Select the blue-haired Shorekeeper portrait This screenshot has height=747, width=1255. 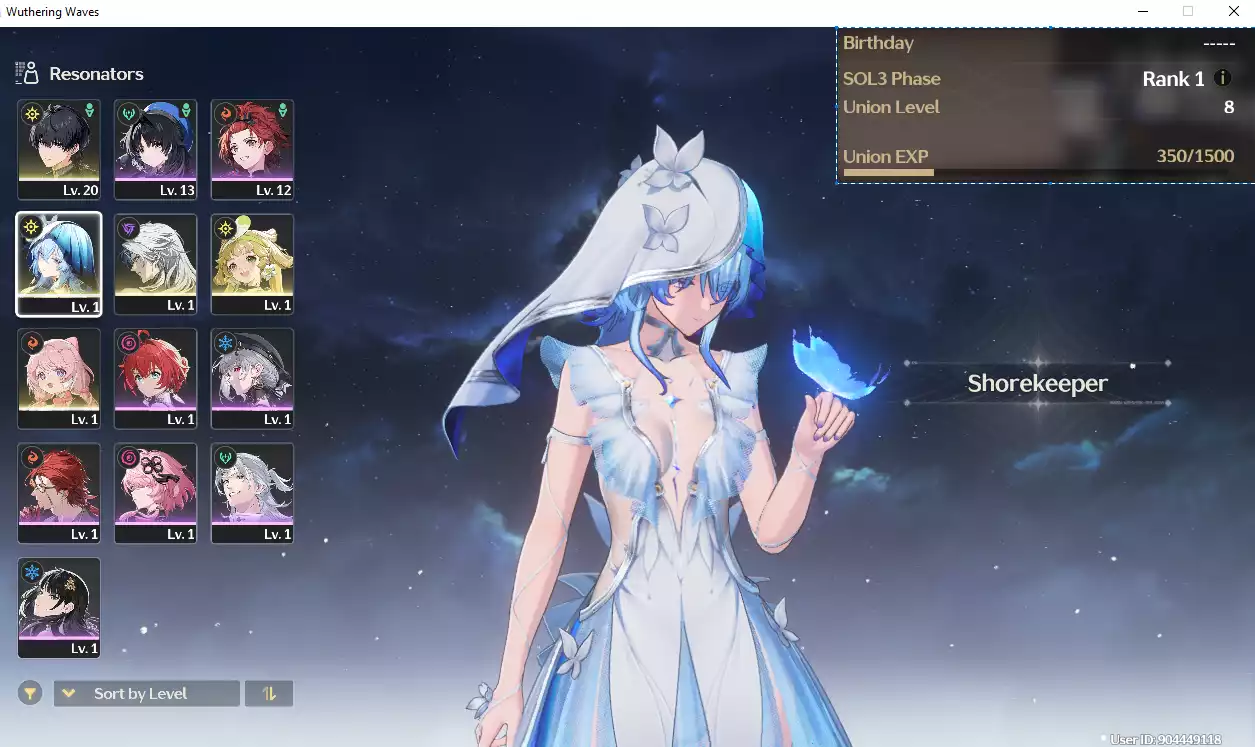[59, 263]
